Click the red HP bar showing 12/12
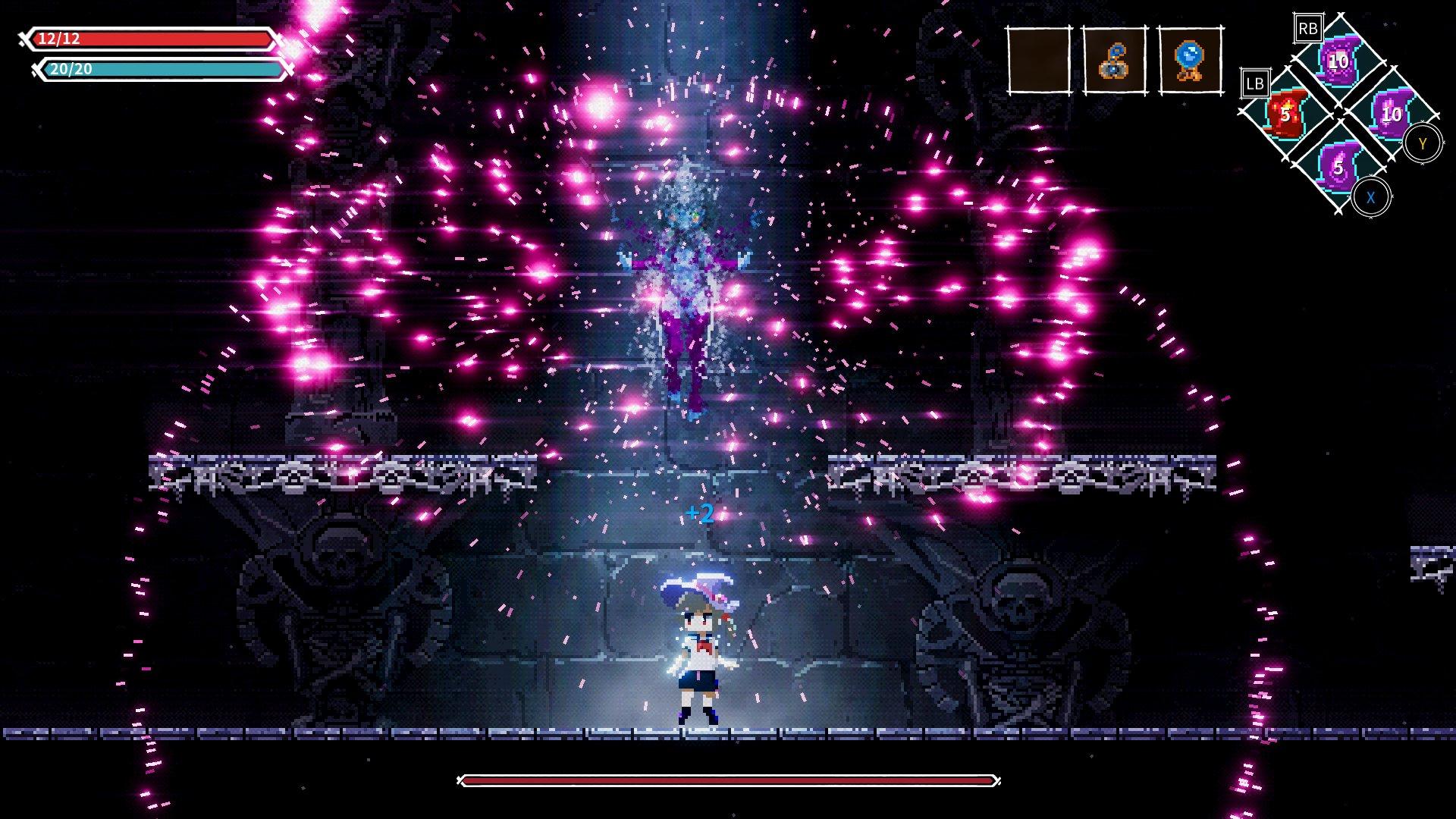The image size is (1456, 819). click(152, 39)
